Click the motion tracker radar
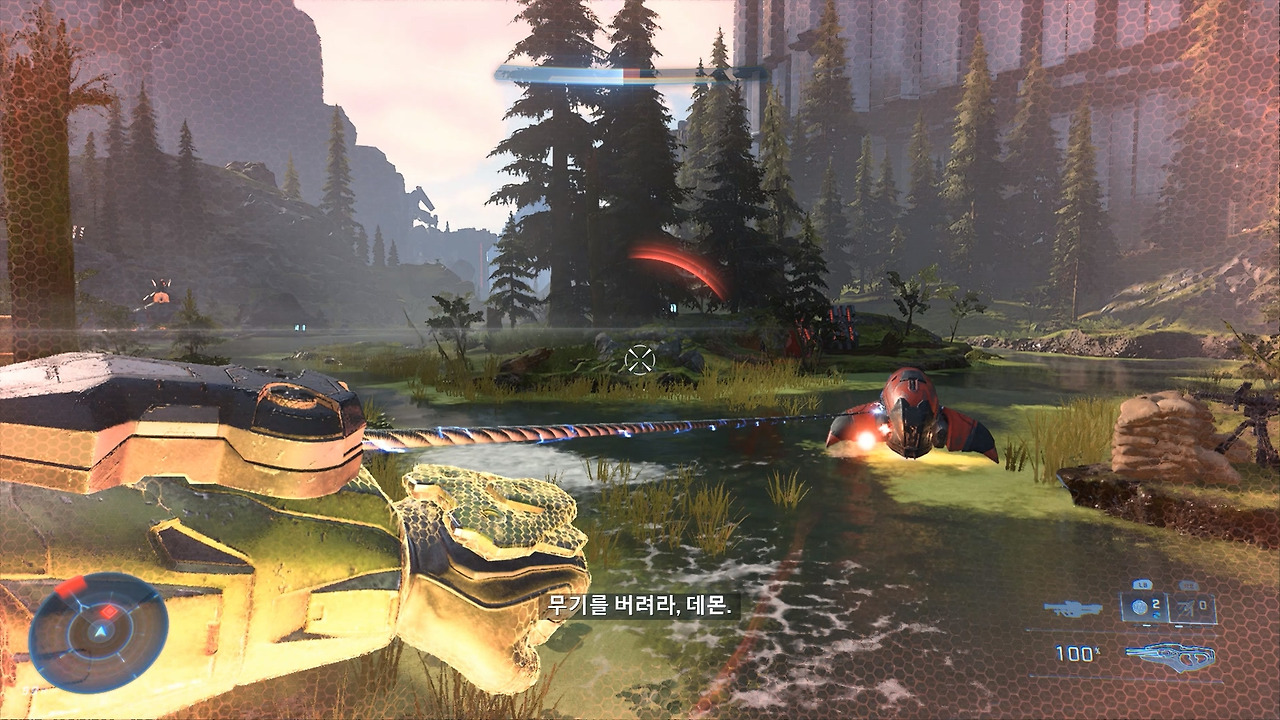 click(98, 633)
